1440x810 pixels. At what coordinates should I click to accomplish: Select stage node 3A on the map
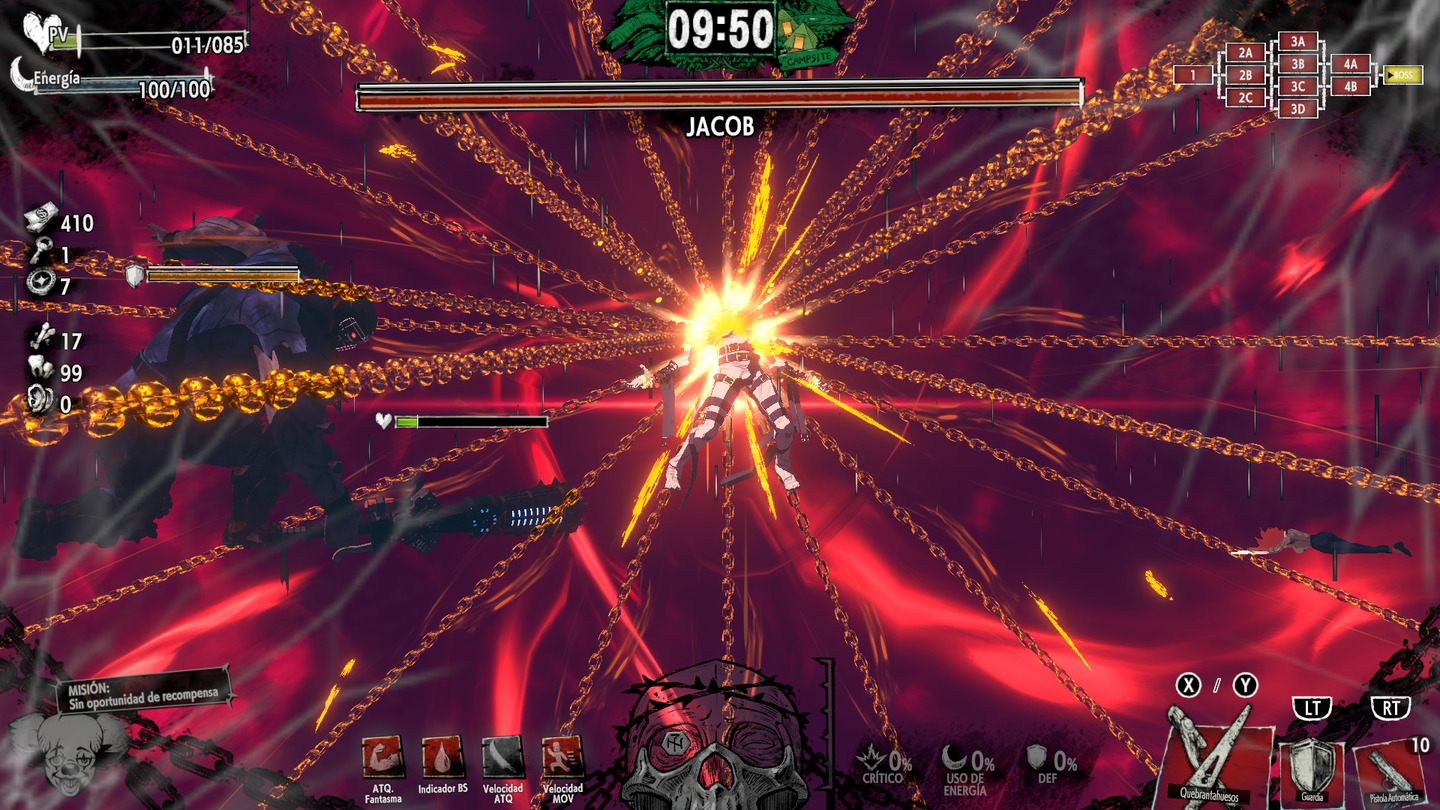pyautogui.click(x=1298, y=41)
